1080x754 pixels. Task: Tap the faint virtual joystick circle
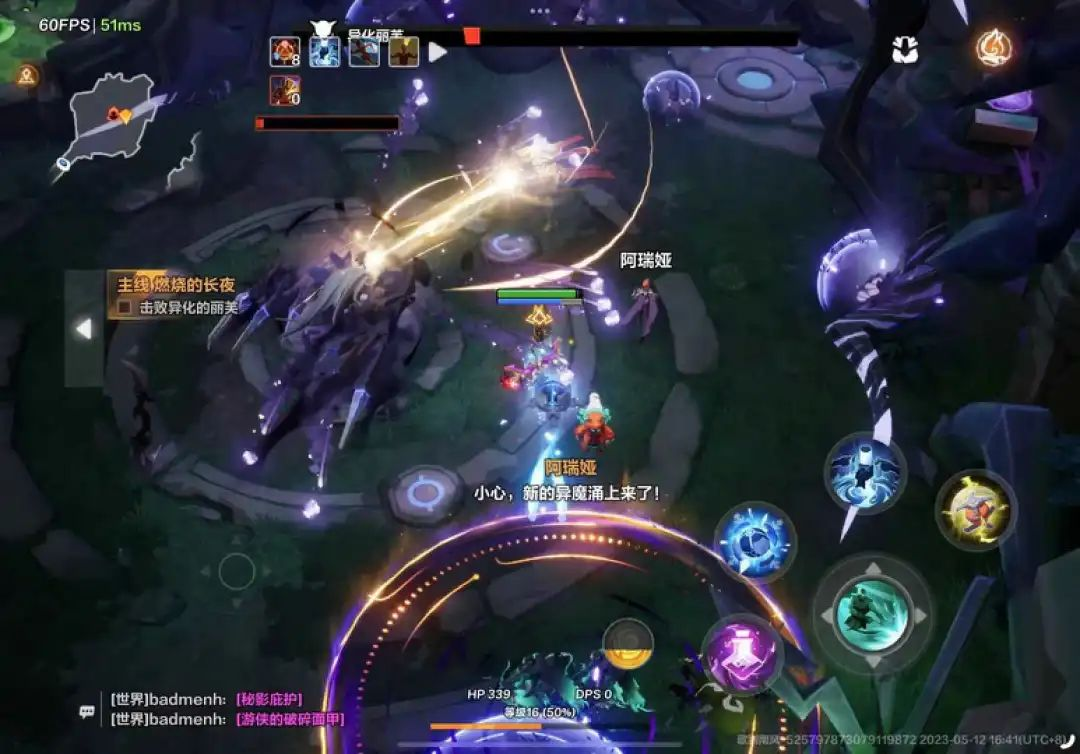237,571
